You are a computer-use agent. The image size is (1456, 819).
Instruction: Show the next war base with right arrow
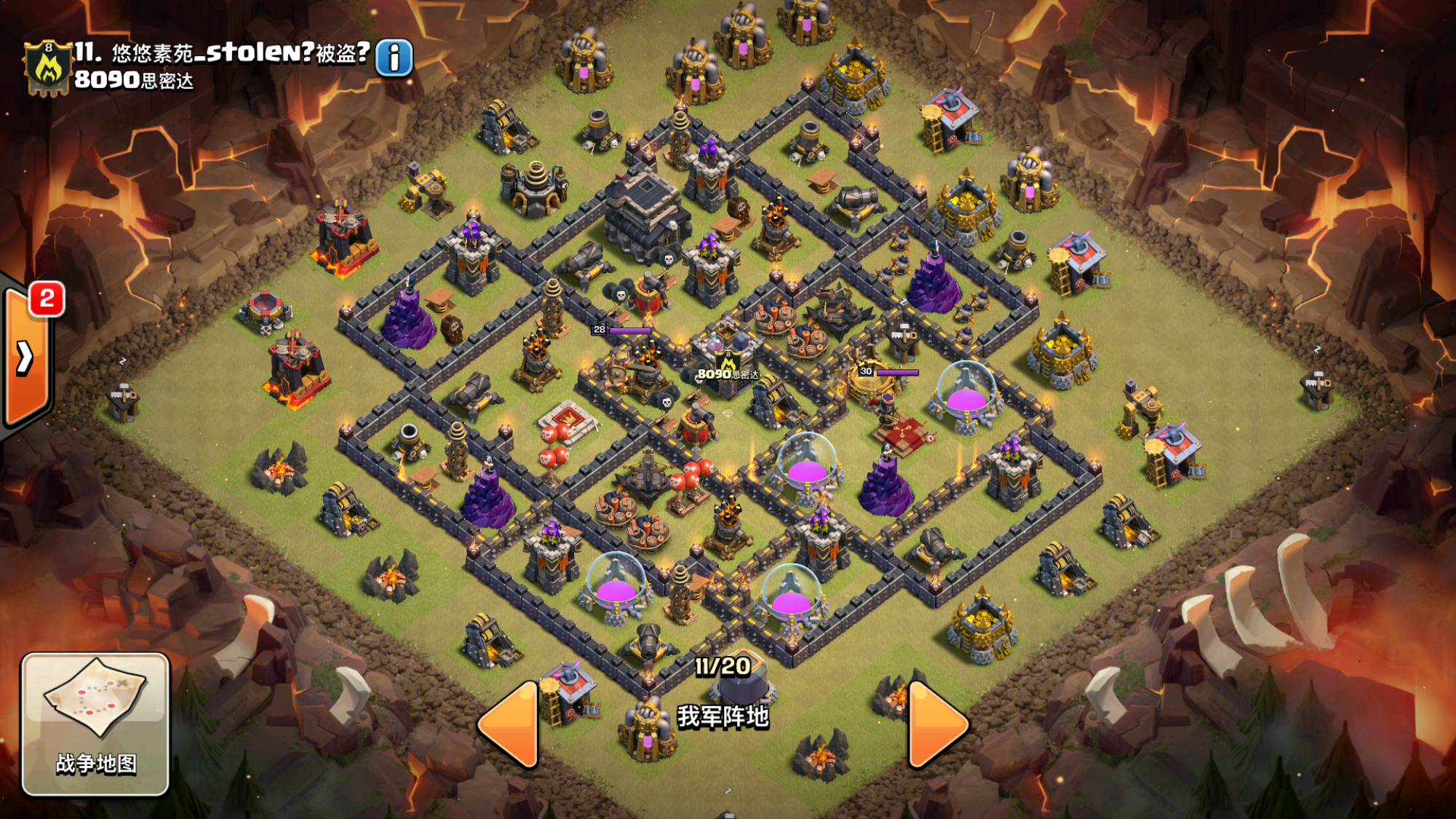(x=936, y=725)
